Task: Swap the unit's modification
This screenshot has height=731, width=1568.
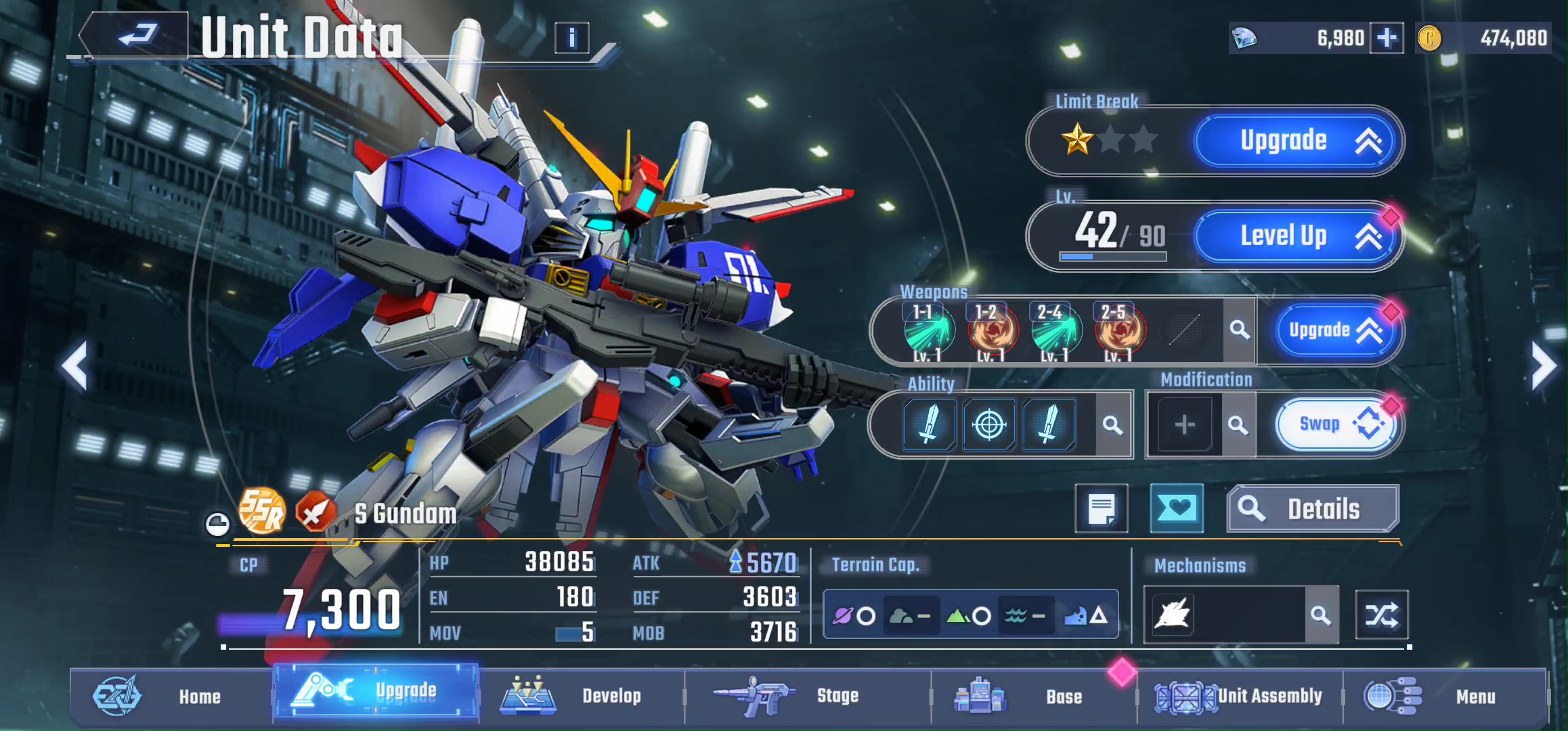Action: click(1335, 424)
